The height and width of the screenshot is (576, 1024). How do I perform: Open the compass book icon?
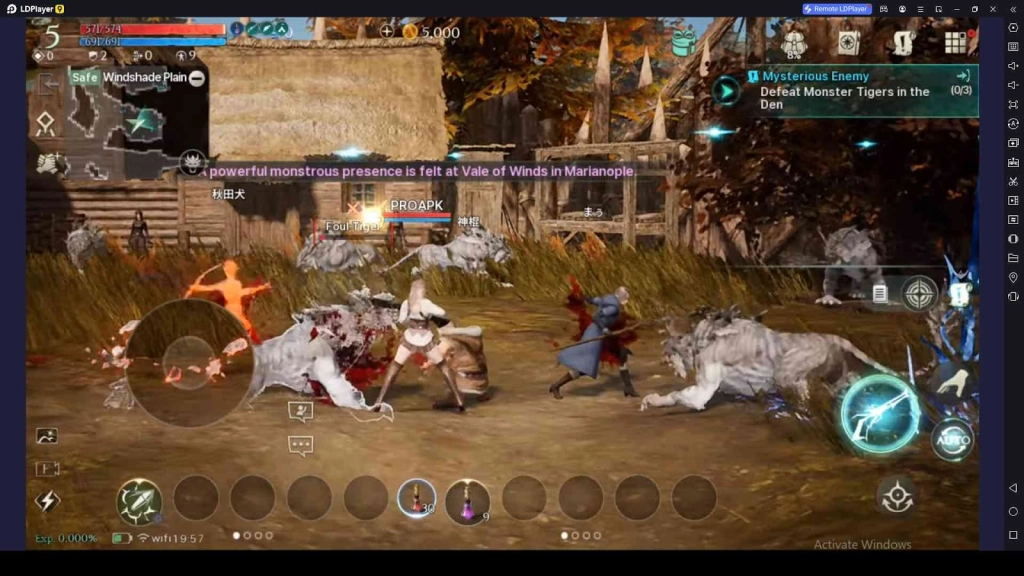pos(849,42)
